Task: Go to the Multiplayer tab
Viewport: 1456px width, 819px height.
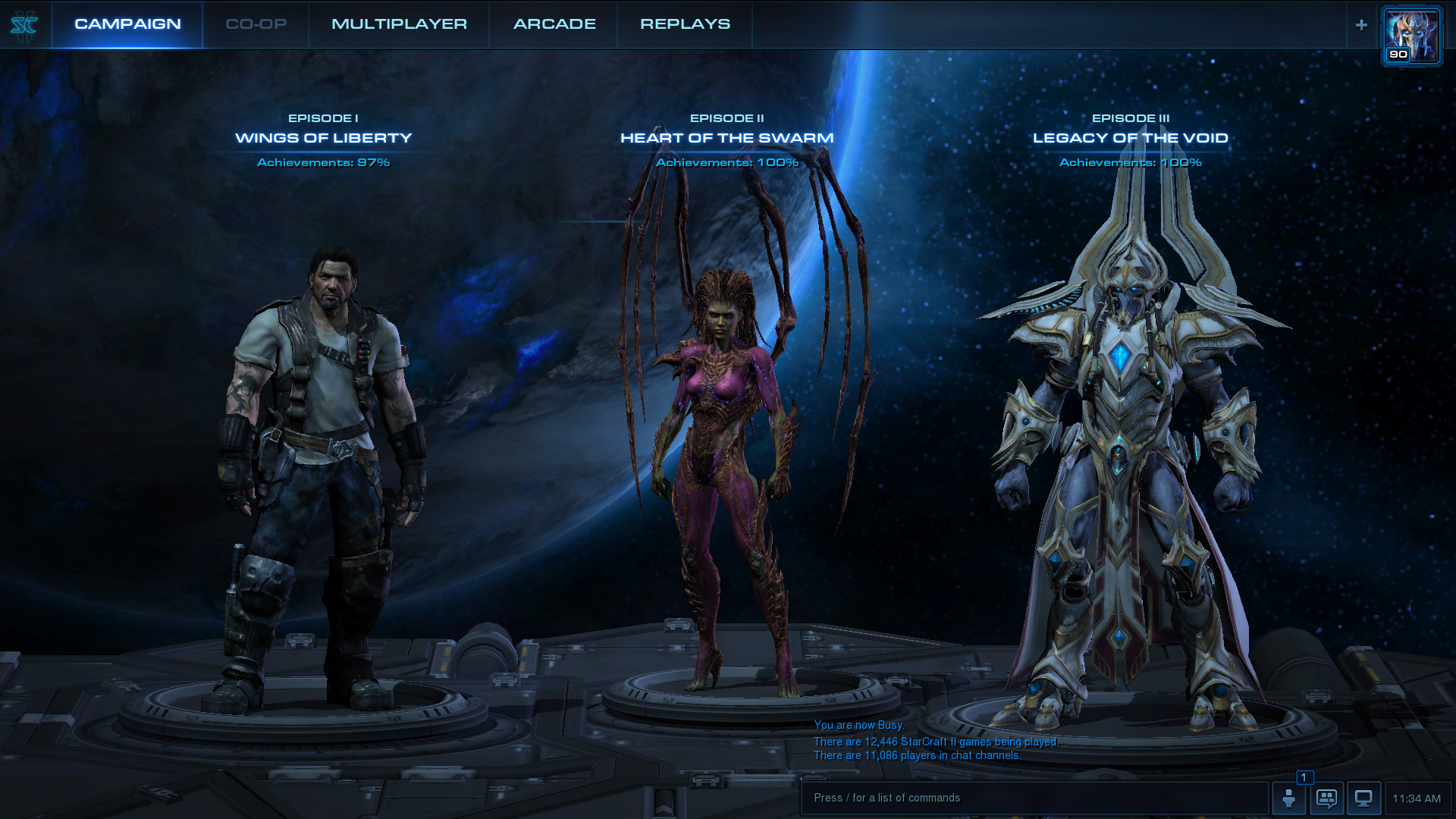Action: 399,24
